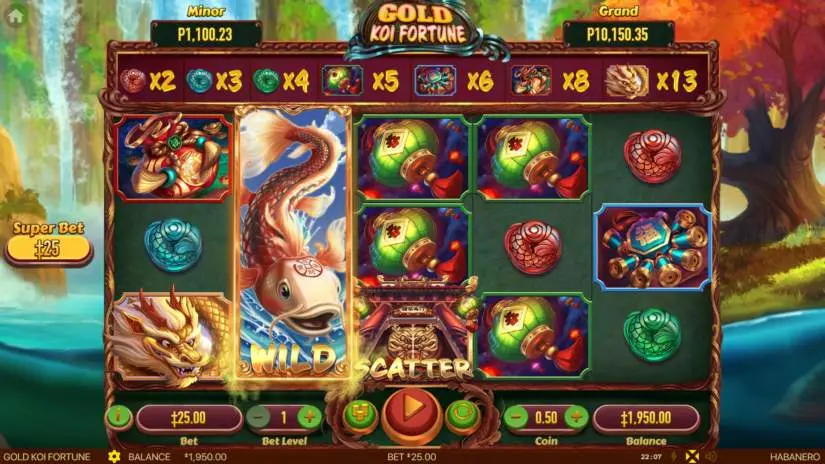Raise the coin value
The image size is (825, 464).
(x=576, y=417)
